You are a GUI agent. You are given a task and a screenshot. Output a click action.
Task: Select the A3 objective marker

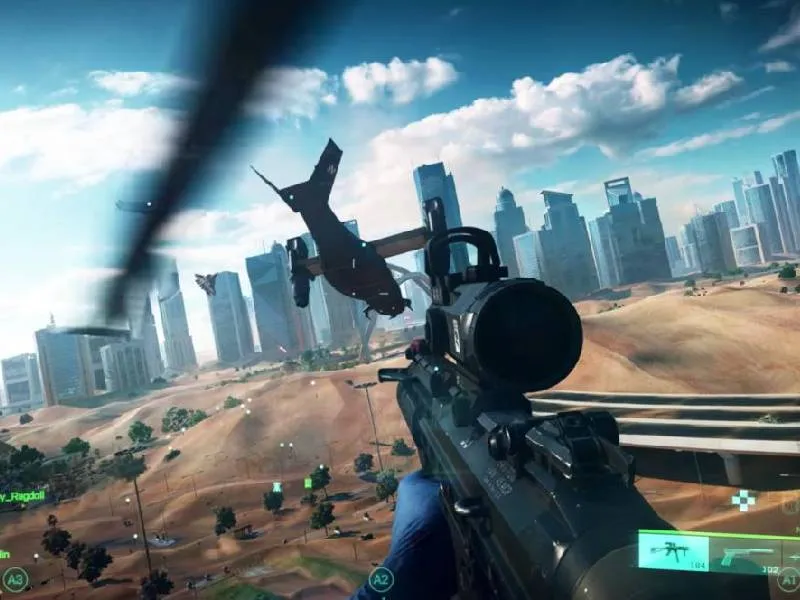[x=14, y=578]
